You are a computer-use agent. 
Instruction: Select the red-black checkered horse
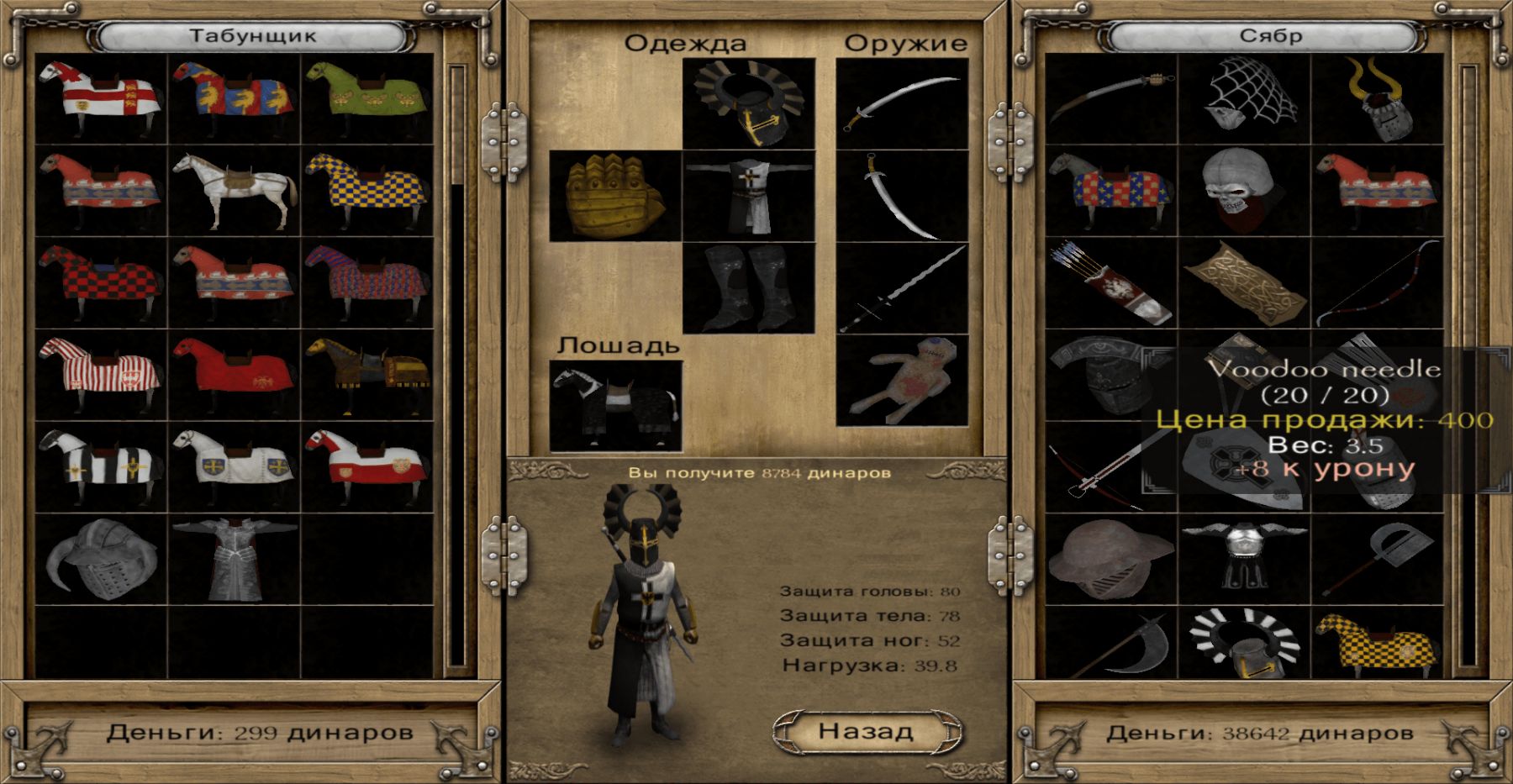[101, 283]
